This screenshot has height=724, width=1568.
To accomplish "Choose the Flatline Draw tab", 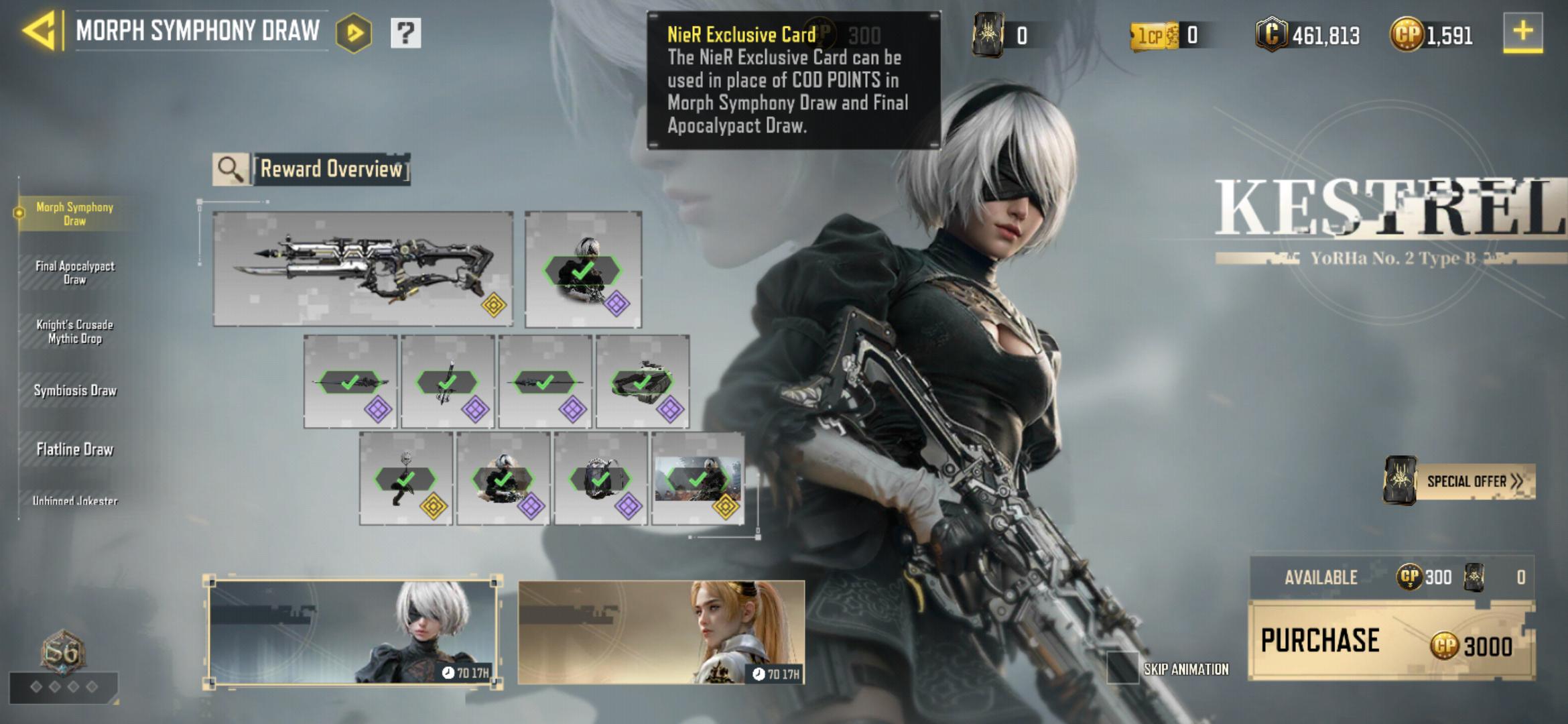I will [75, 449].
